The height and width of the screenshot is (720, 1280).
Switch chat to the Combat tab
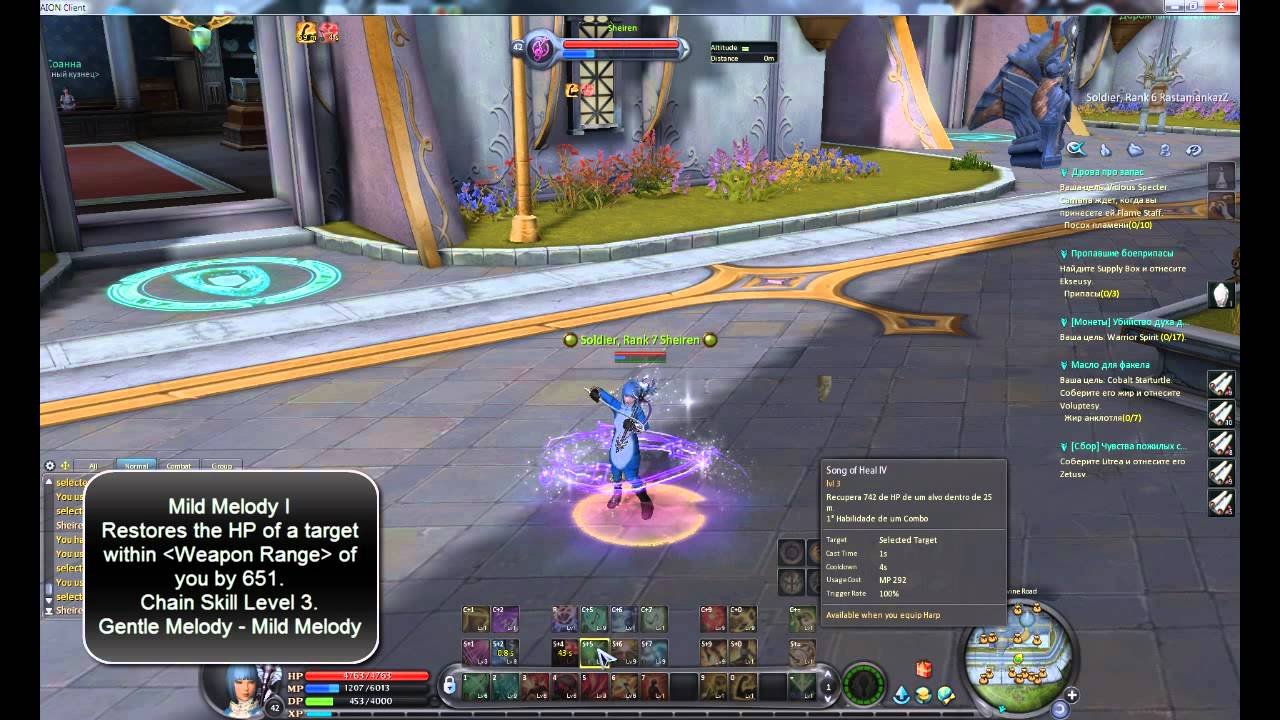pos(178,466)
